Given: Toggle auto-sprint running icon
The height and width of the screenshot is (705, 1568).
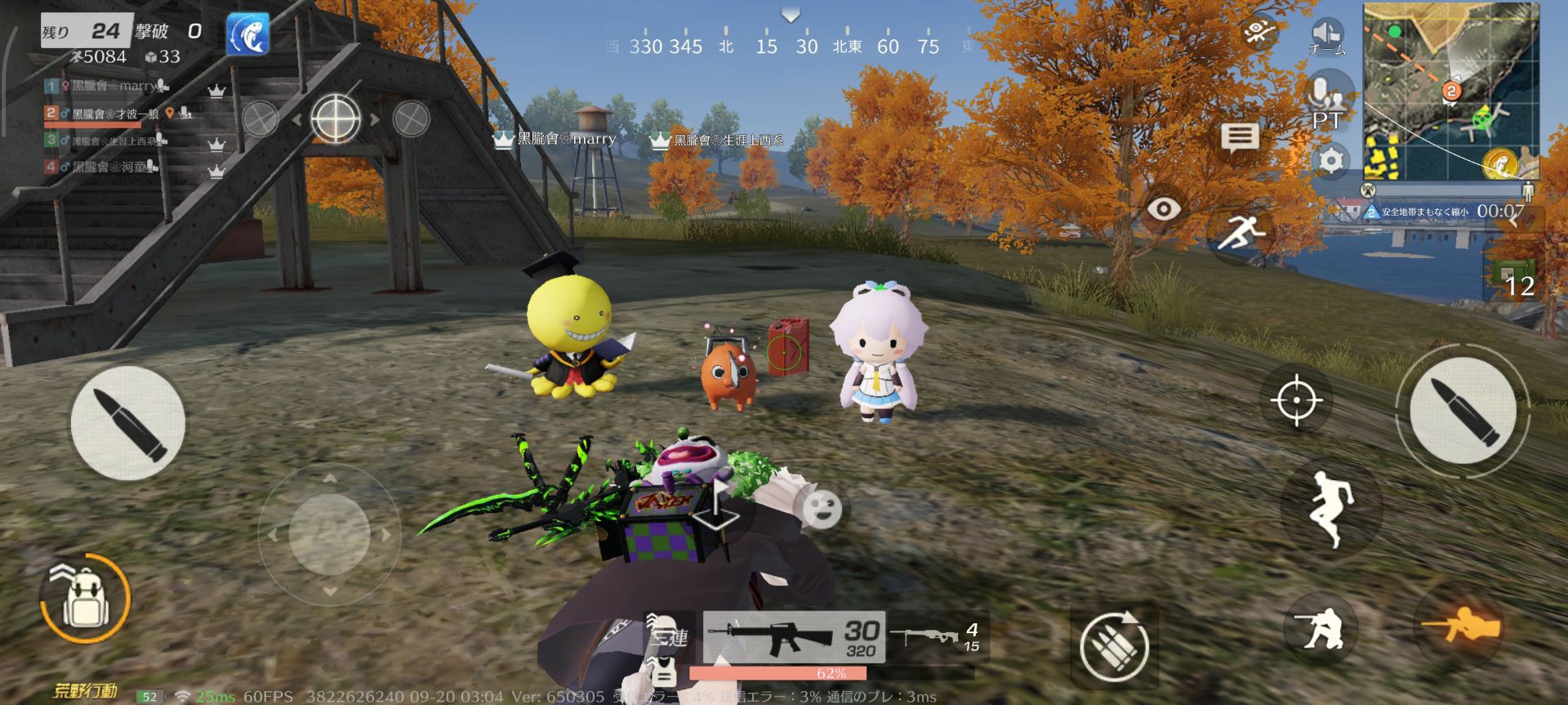Looking at the screenshot, I should tap(1240, 233).
